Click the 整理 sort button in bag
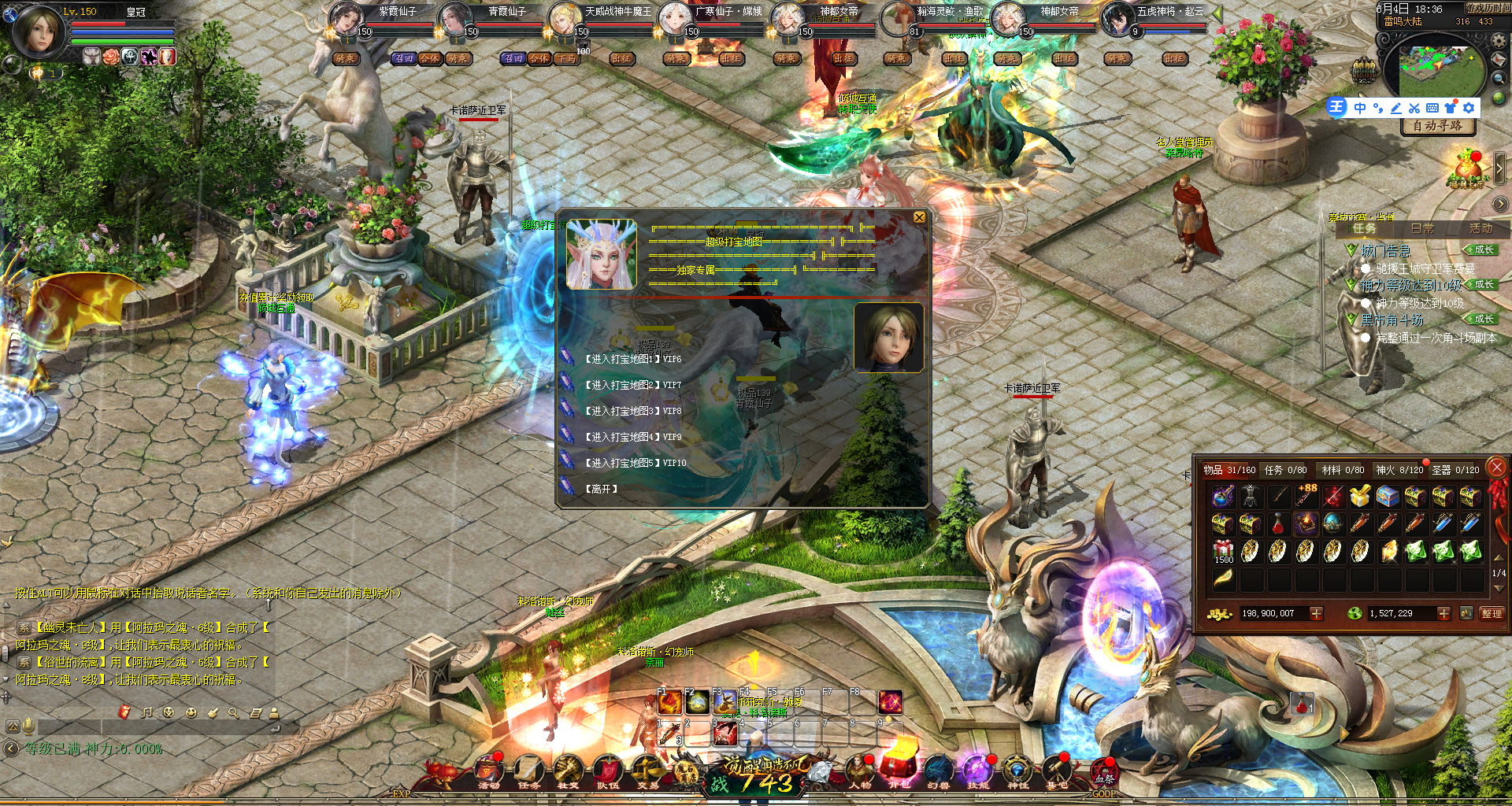Image resolution: width=1512 pixels, height=806 pixels. 1492,613
